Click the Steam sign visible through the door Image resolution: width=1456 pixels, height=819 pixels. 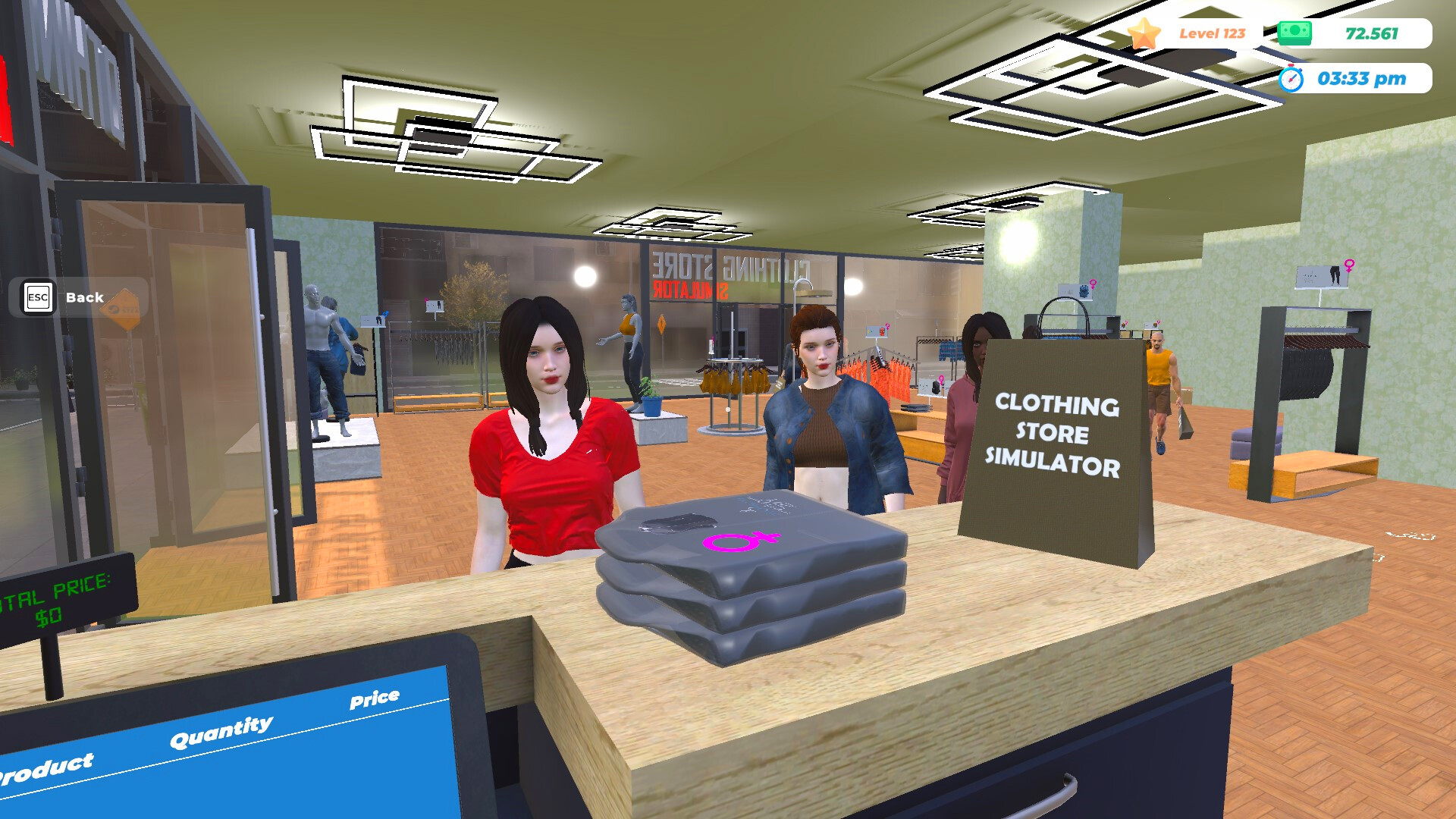click(x=121, y=311)
